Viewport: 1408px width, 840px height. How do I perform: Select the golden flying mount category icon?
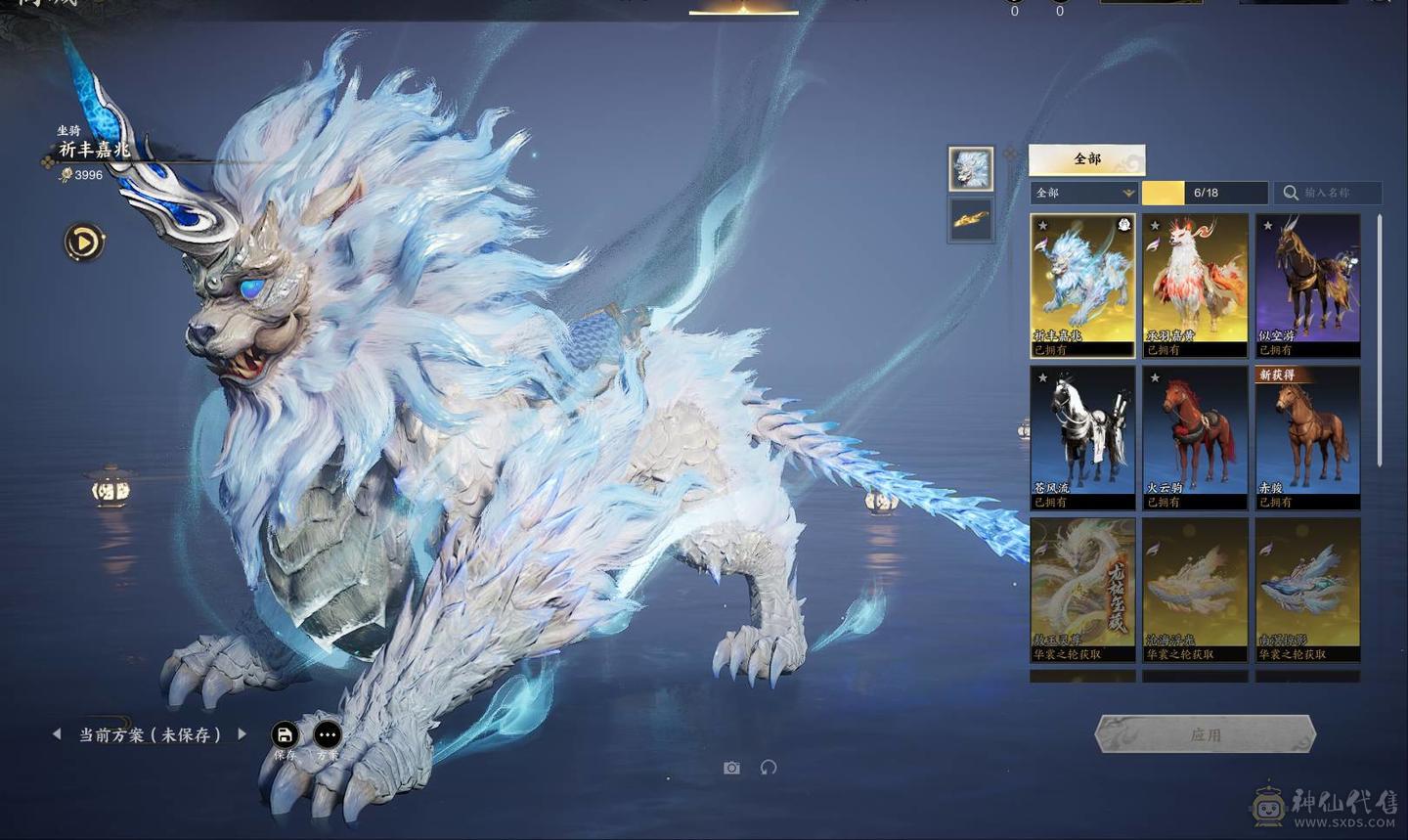pyautogui.click(x=971, y=219)
